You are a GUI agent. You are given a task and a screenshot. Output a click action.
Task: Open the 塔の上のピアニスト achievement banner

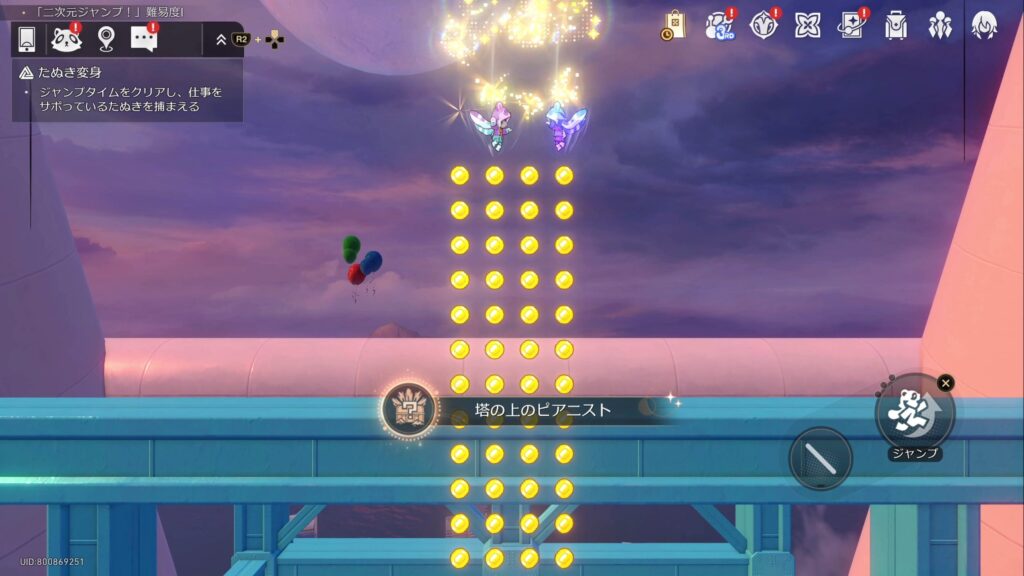pyautogui.click(x=528, y=409)
